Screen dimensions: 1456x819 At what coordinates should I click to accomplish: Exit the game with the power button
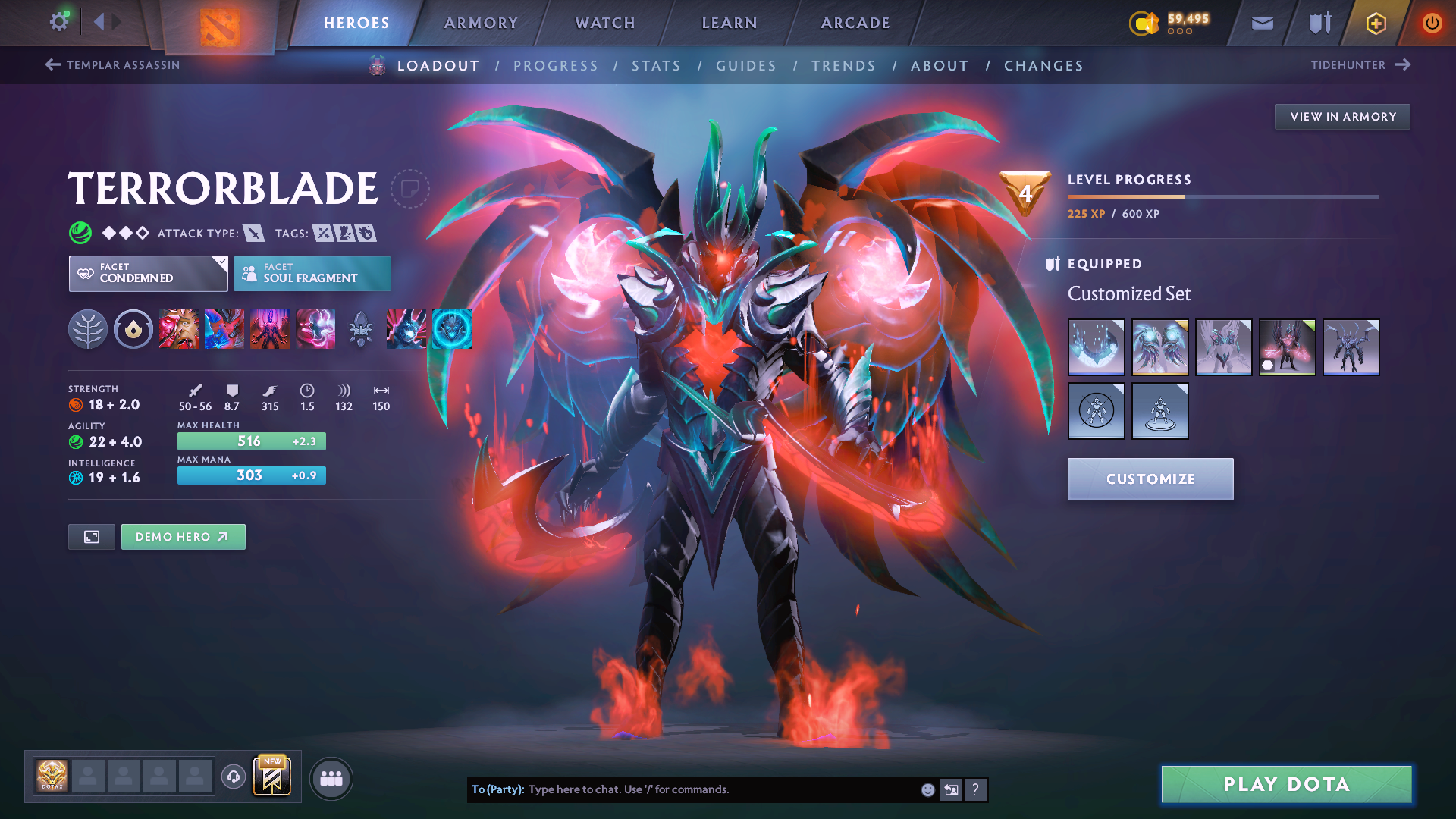coord(1432,23)
